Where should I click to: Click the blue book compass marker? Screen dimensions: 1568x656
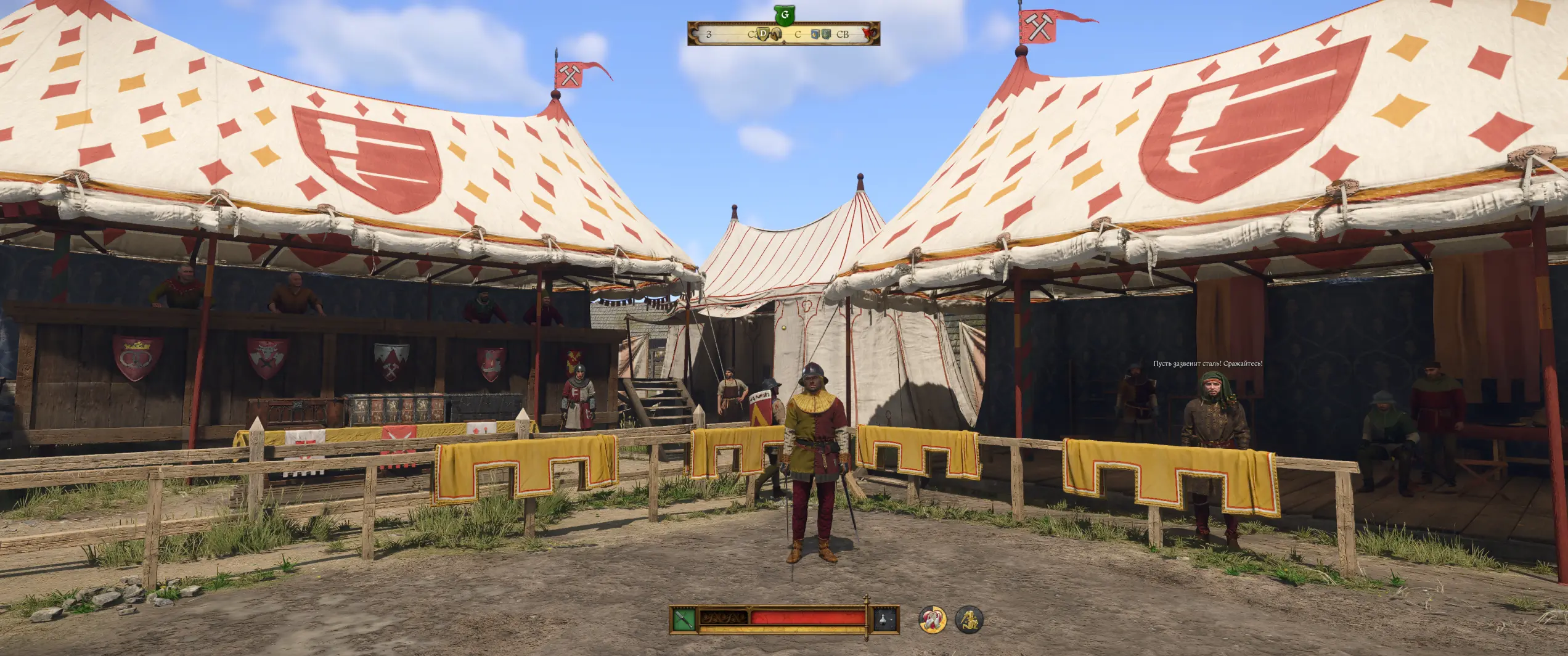tap(815, 34)
